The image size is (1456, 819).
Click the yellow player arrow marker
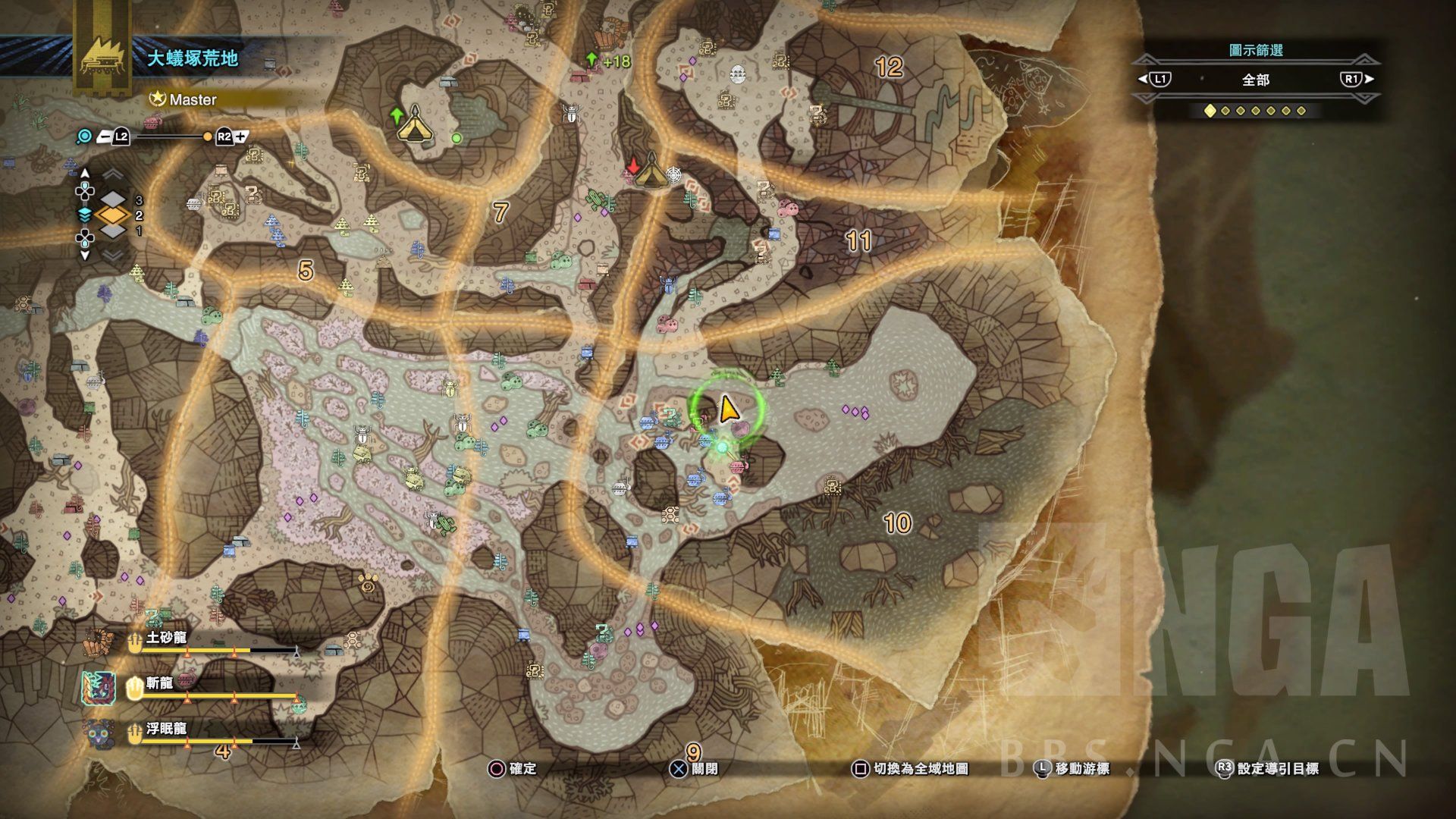pos(727,409)
